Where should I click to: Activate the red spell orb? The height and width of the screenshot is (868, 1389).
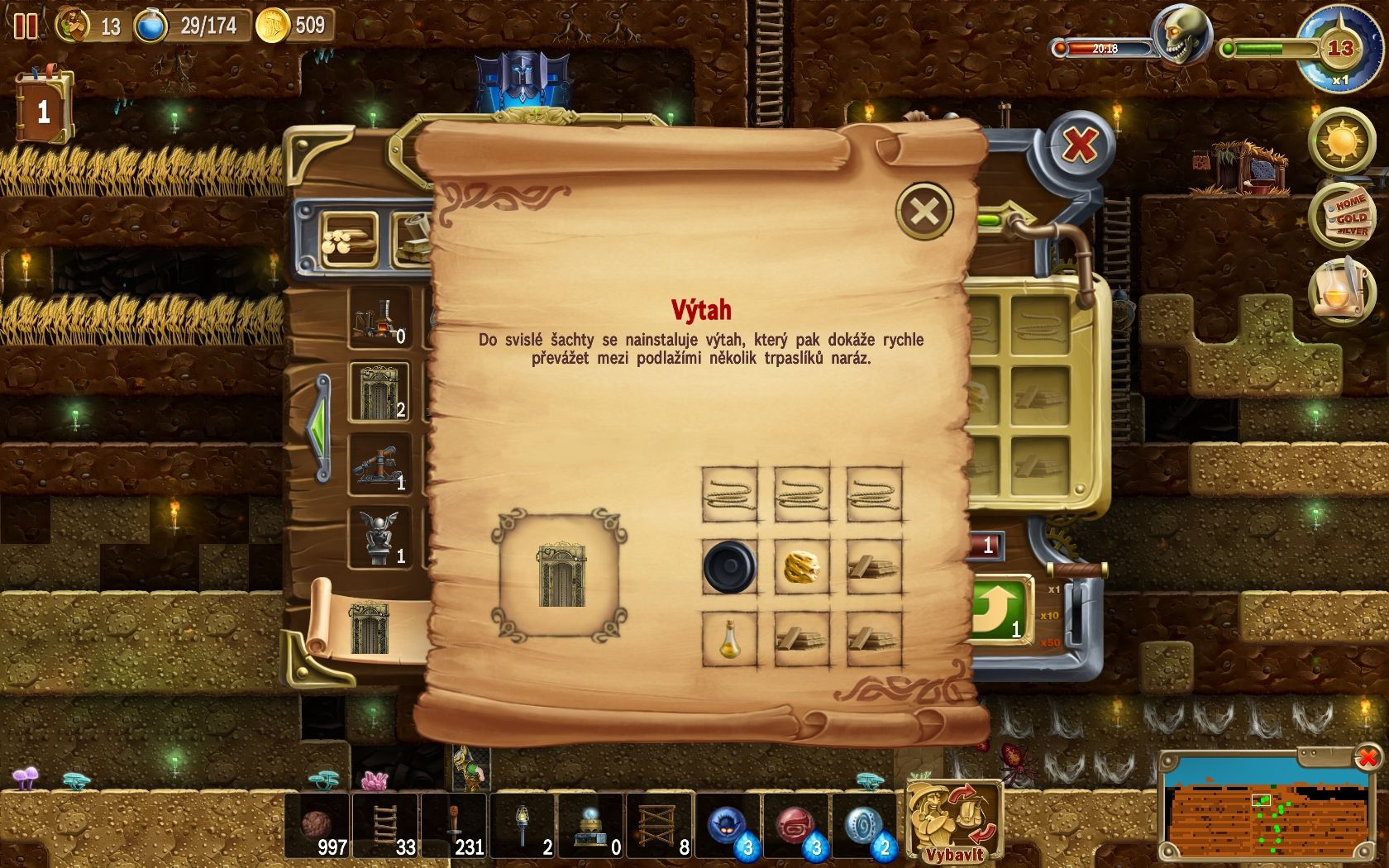pyautogui.click(x=796, y=826)
